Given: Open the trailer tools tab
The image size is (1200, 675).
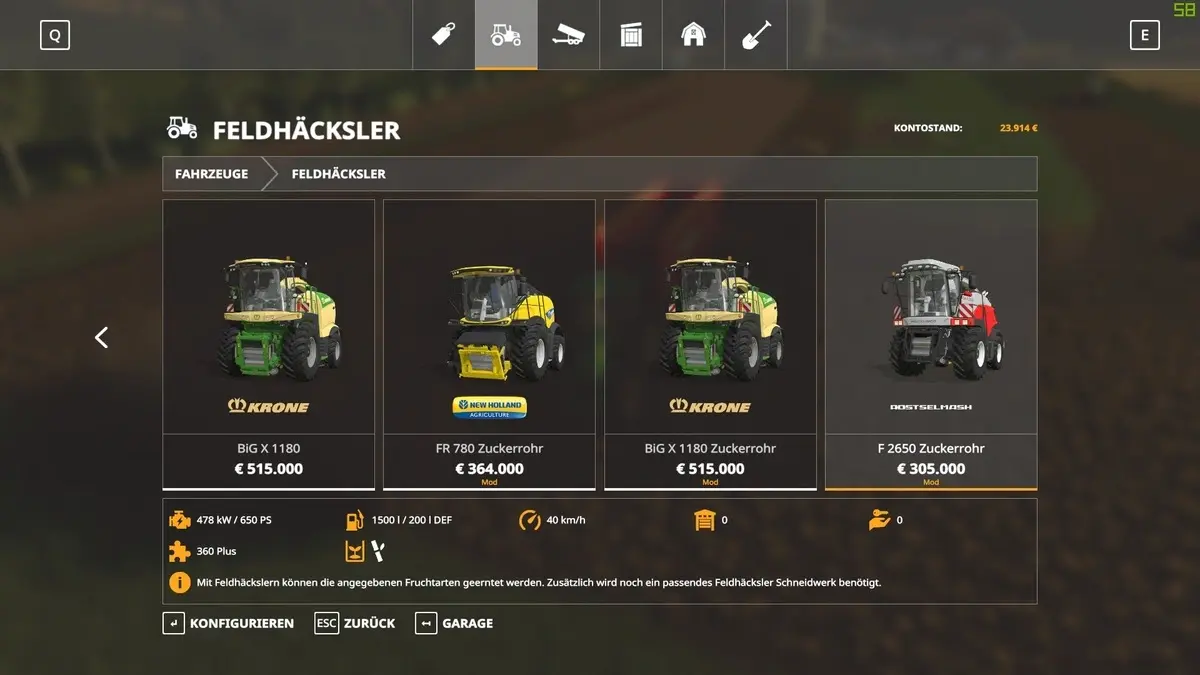Looking at the screenshot, I should coord(568,35).
